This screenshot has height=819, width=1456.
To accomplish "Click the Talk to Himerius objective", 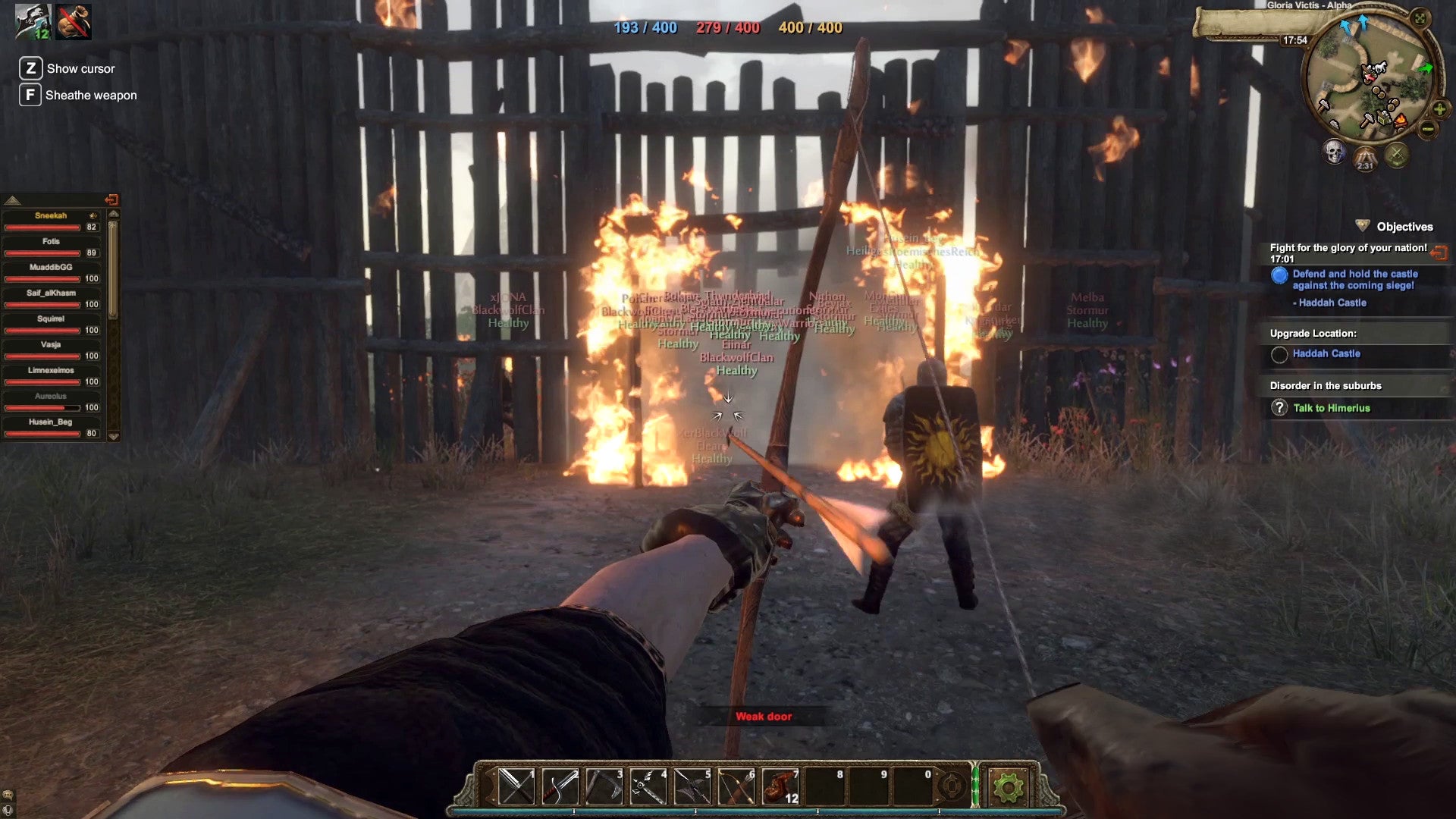I will click(1332, 407).
